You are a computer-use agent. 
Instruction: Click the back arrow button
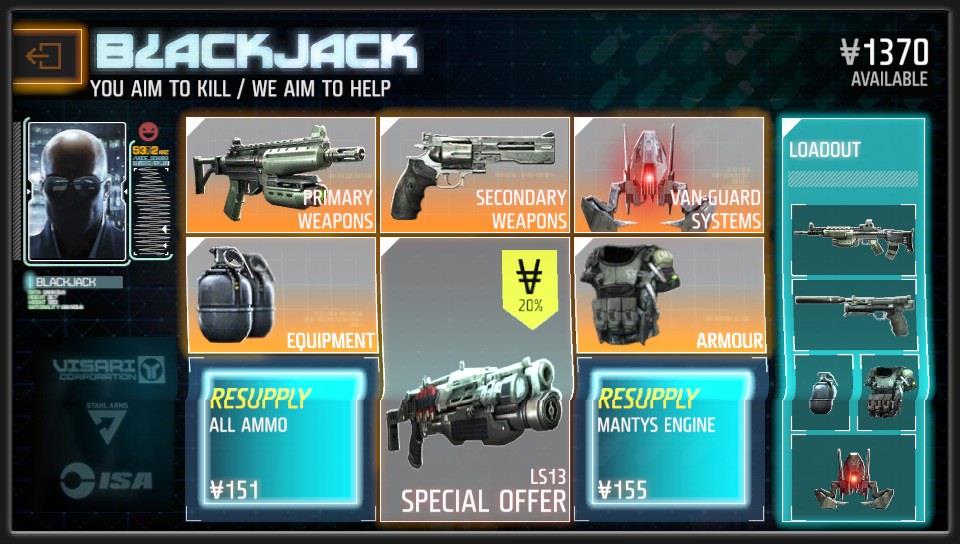click(x=45, y=56)
